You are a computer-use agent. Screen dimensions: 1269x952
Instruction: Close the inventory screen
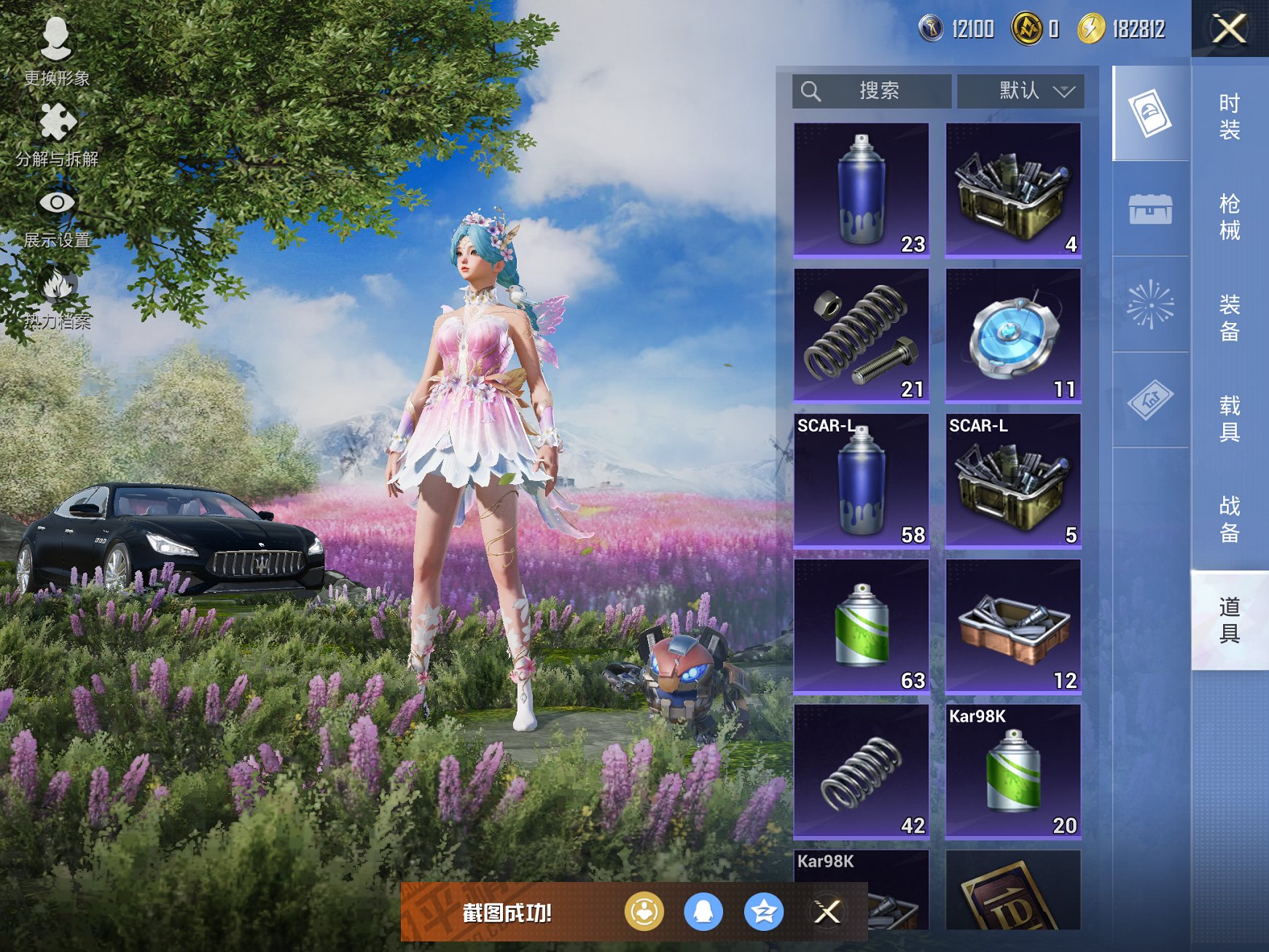click(x=1229, y=29)
